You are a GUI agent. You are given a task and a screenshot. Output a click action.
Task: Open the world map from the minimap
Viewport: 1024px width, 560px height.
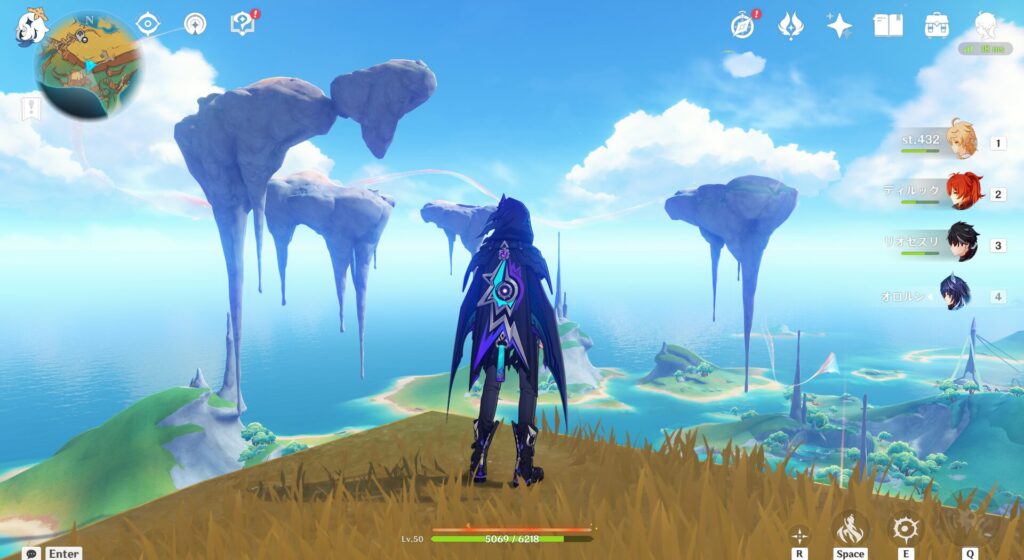(x=88, y=65)
